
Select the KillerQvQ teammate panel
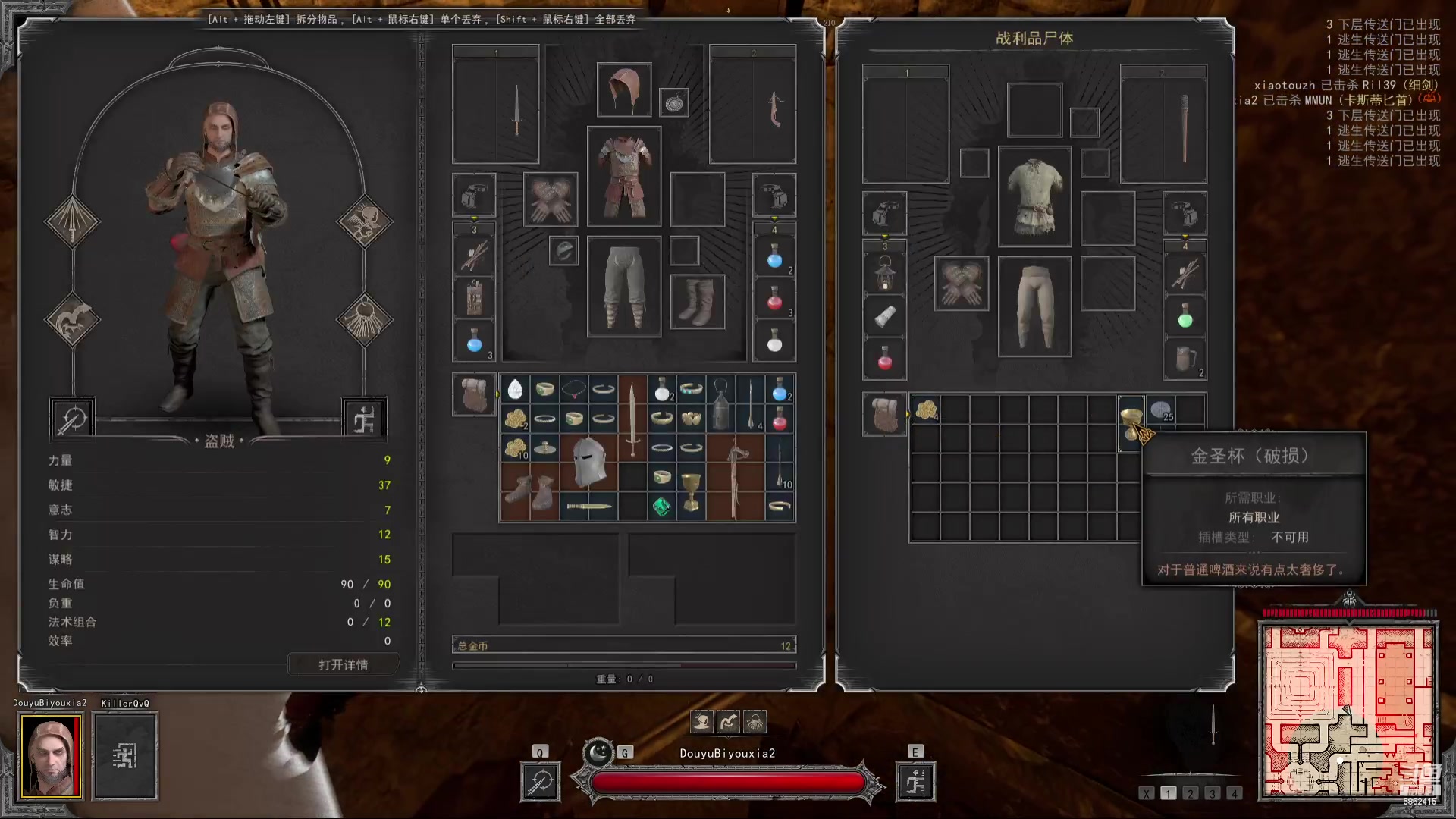[125, 755]
